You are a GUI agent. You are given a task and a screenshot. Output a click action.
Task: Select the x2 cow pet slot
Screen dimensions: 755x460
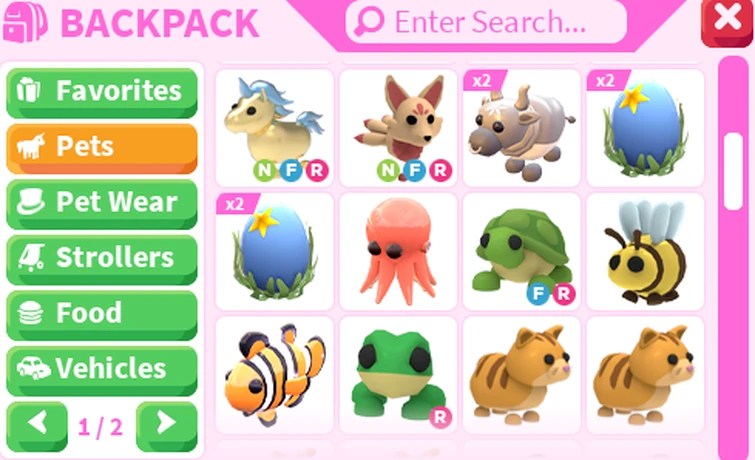521,127
